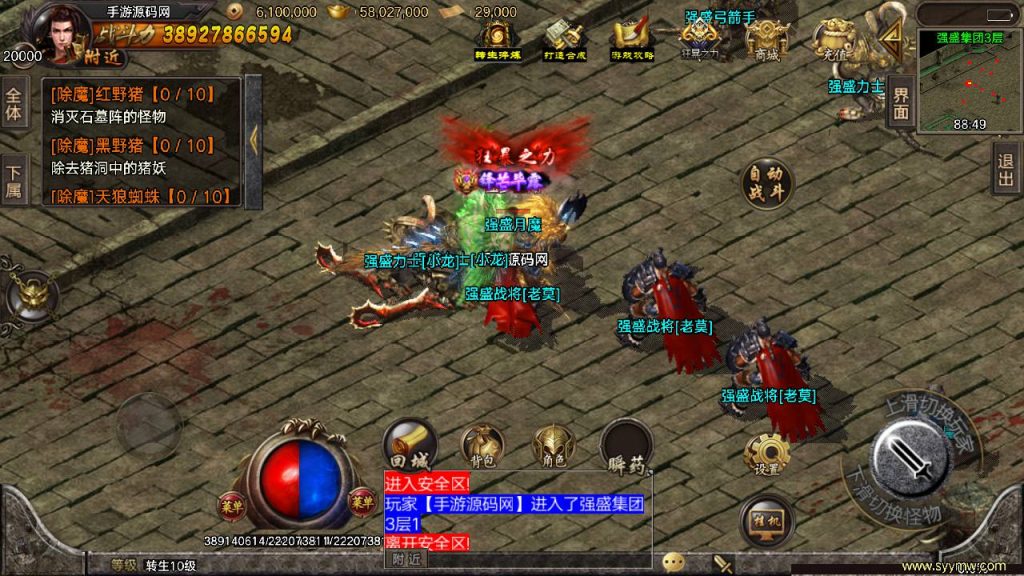
Task: Open 设置 settings gear
Action: (767, 455)
